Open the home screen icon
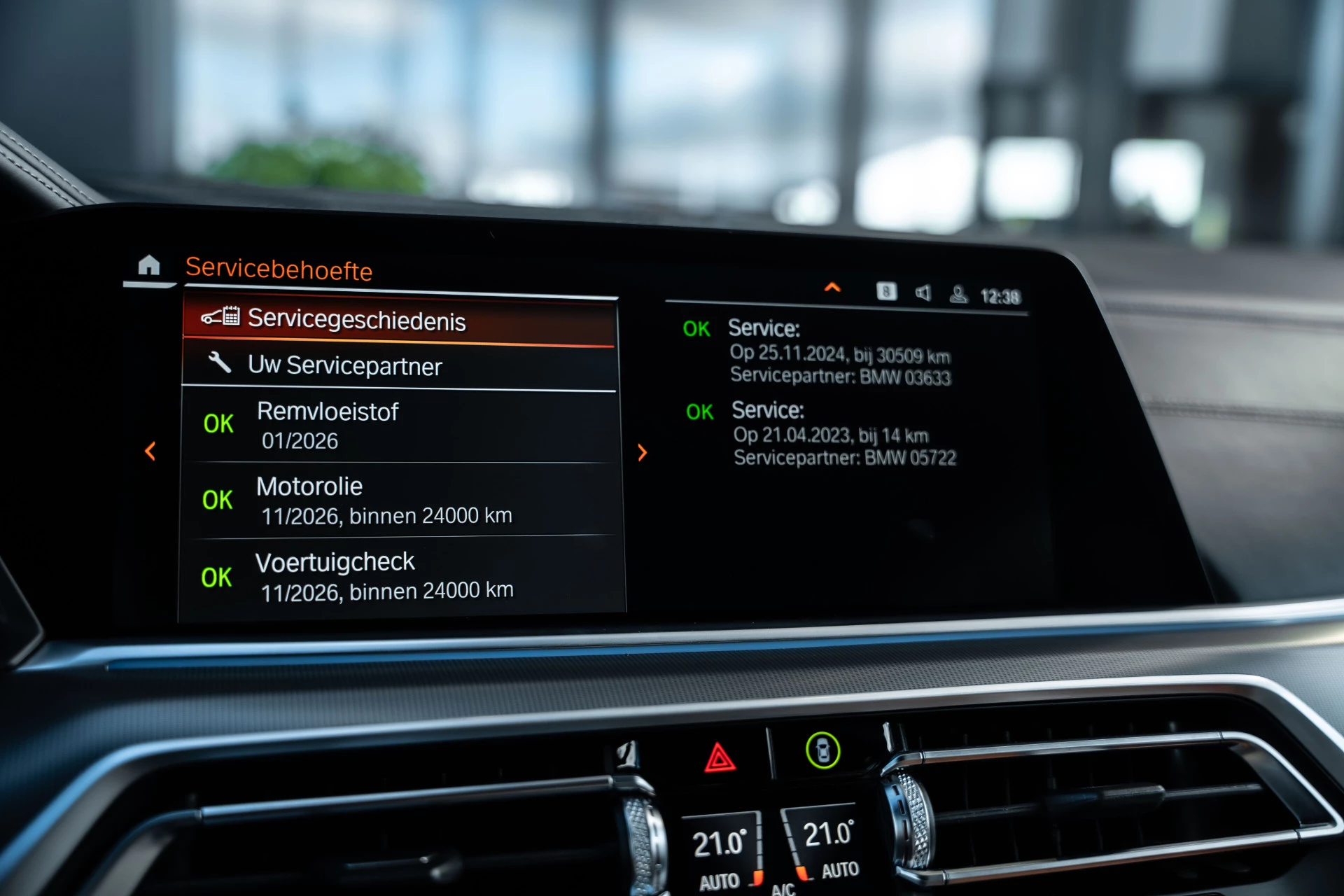Screen dimensions: 1344x896 point(148,265)
